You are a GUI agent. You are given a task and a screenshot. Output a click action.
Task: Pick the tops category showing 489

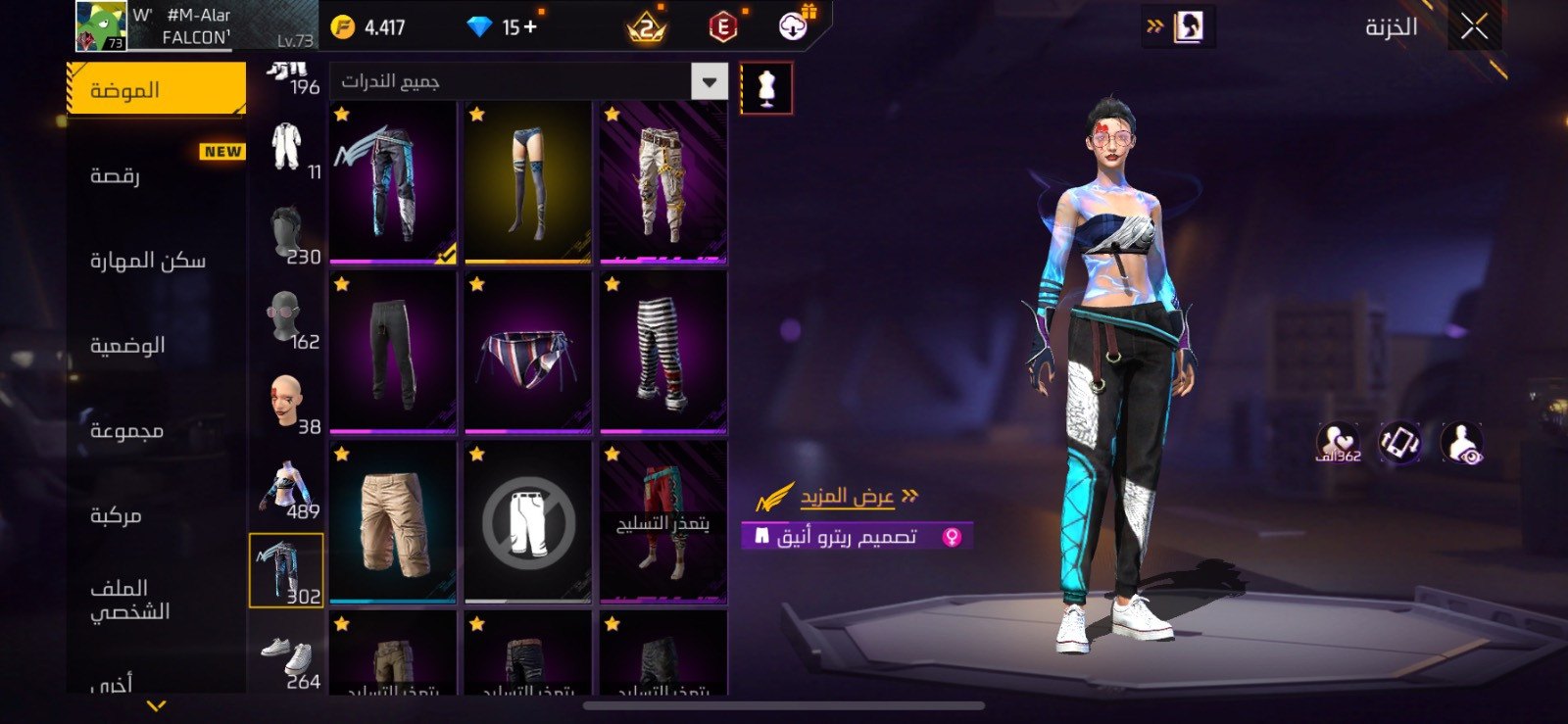point(287,489)
